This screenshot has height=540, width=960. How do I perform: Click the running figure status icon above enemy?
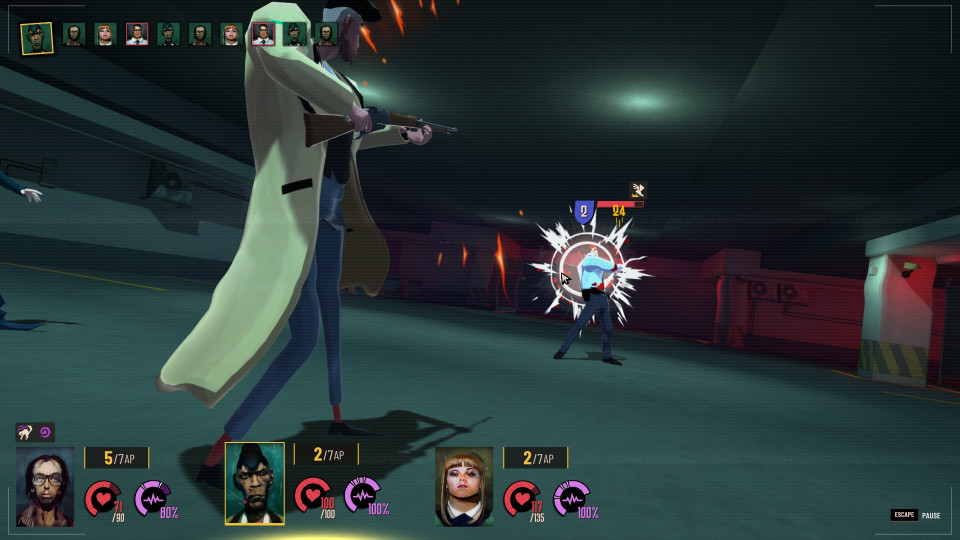click(638, 190)
